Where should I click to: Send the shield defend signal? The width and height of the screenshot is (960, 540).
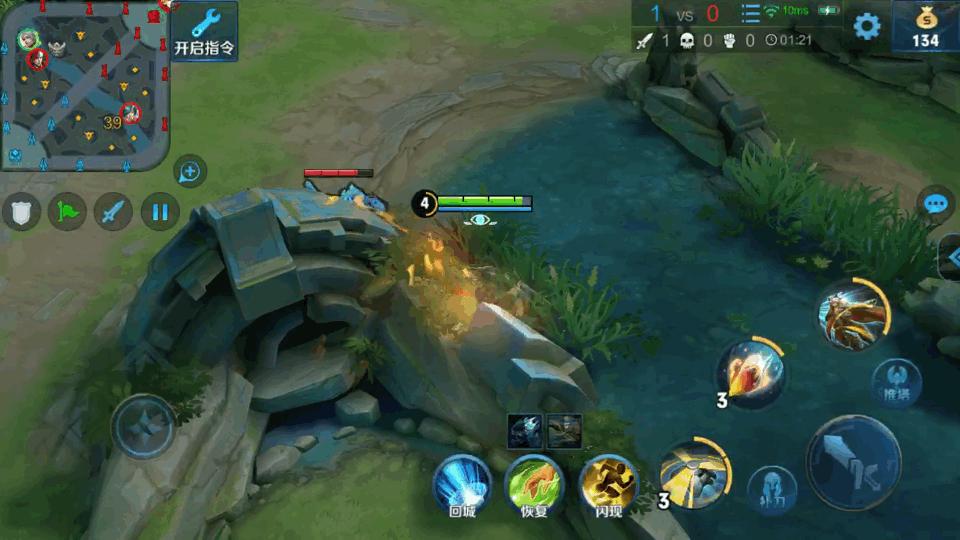pos(21,211)
